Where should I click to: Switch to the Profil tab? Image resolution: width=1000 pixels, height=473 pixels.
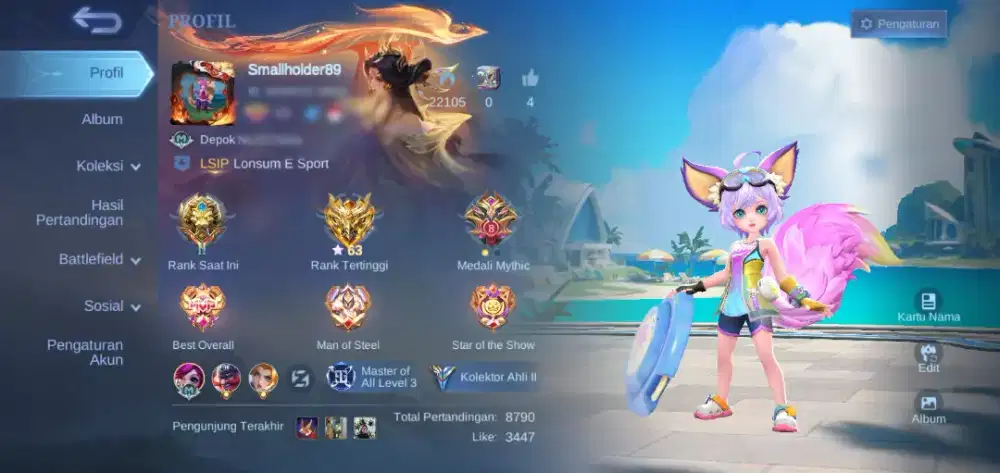tap(104, 73)
